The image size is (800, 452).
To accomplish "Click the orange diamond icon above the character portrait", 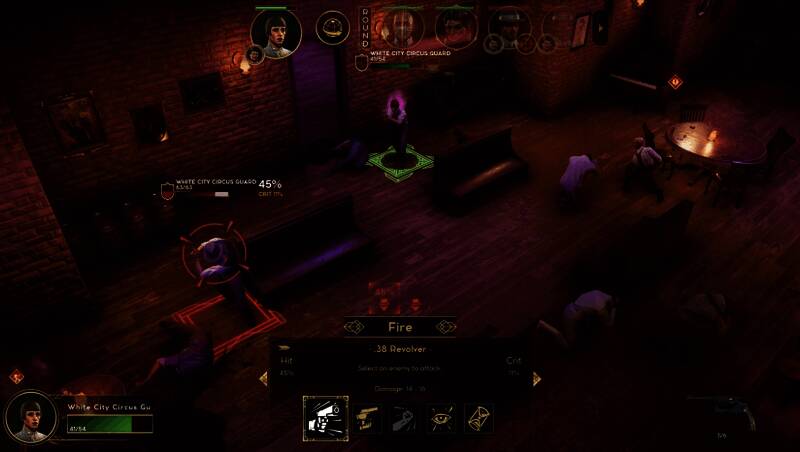I will coord(17,377).
